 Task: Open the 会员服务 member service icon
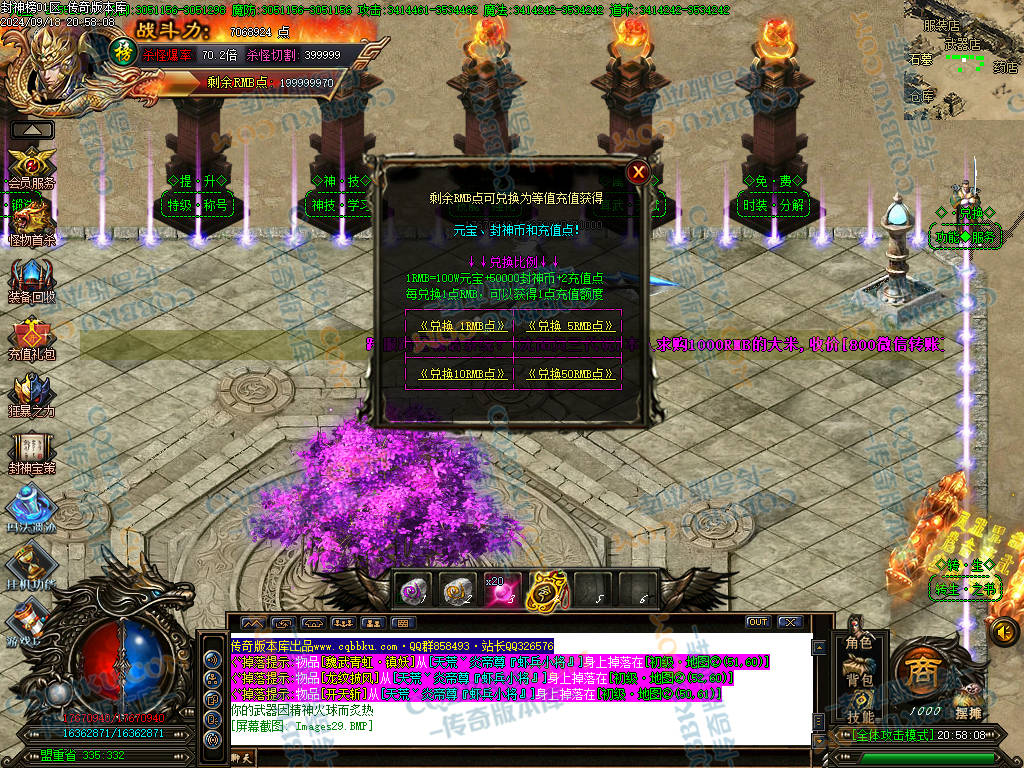coord(31,163)
